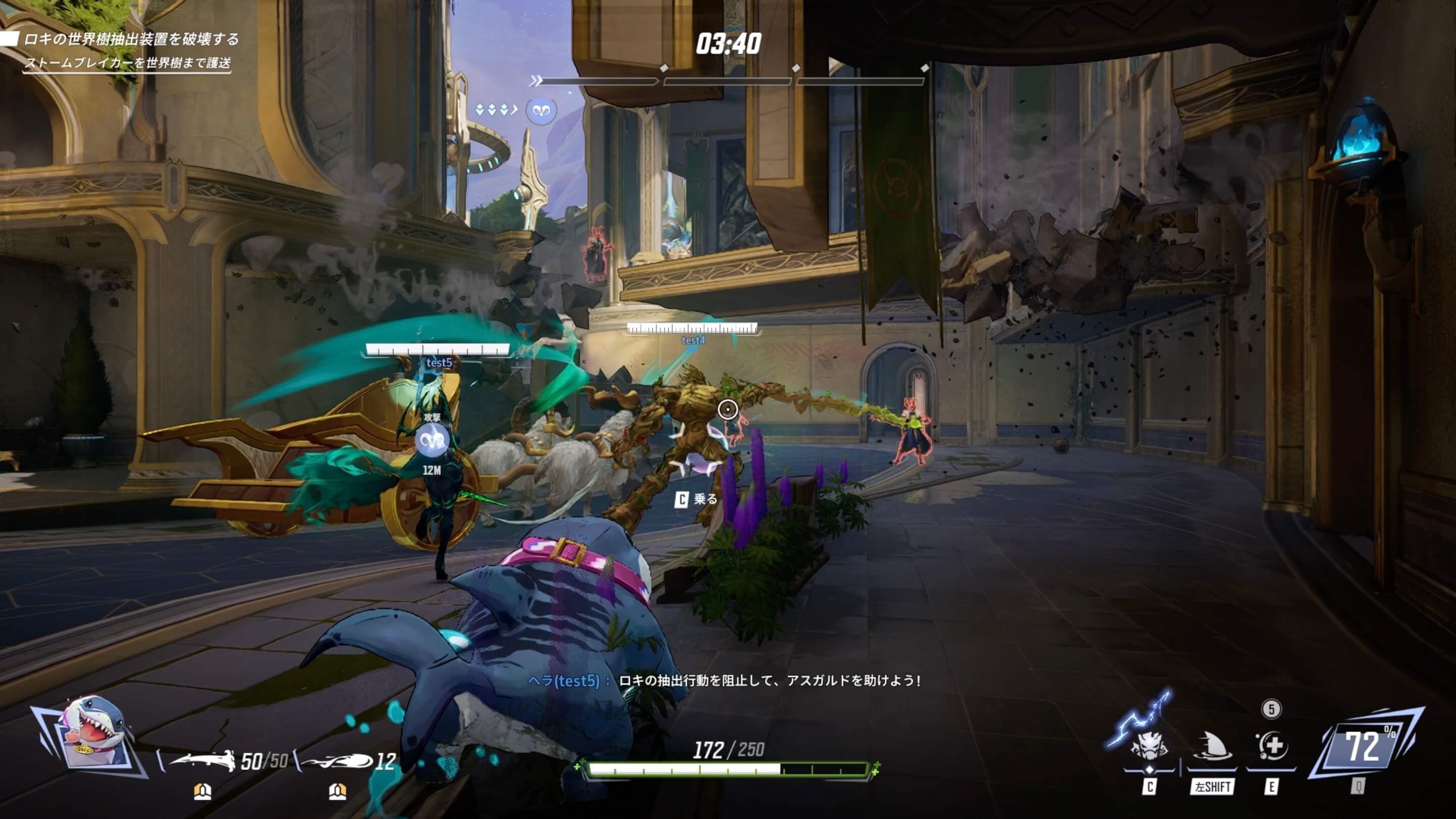1456x819 pixels.
Task: Click the ram objective icon under the progress bar
Action: (x=541, y=110)
